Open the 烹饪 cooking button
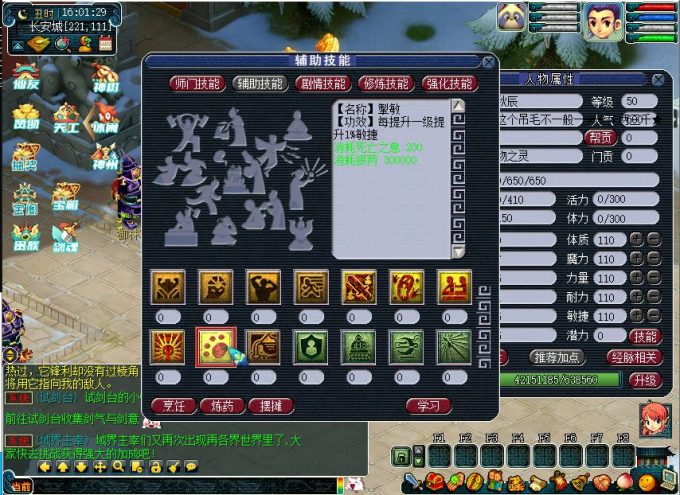Screen dimensions: 680x495 [x=173, y=405]
